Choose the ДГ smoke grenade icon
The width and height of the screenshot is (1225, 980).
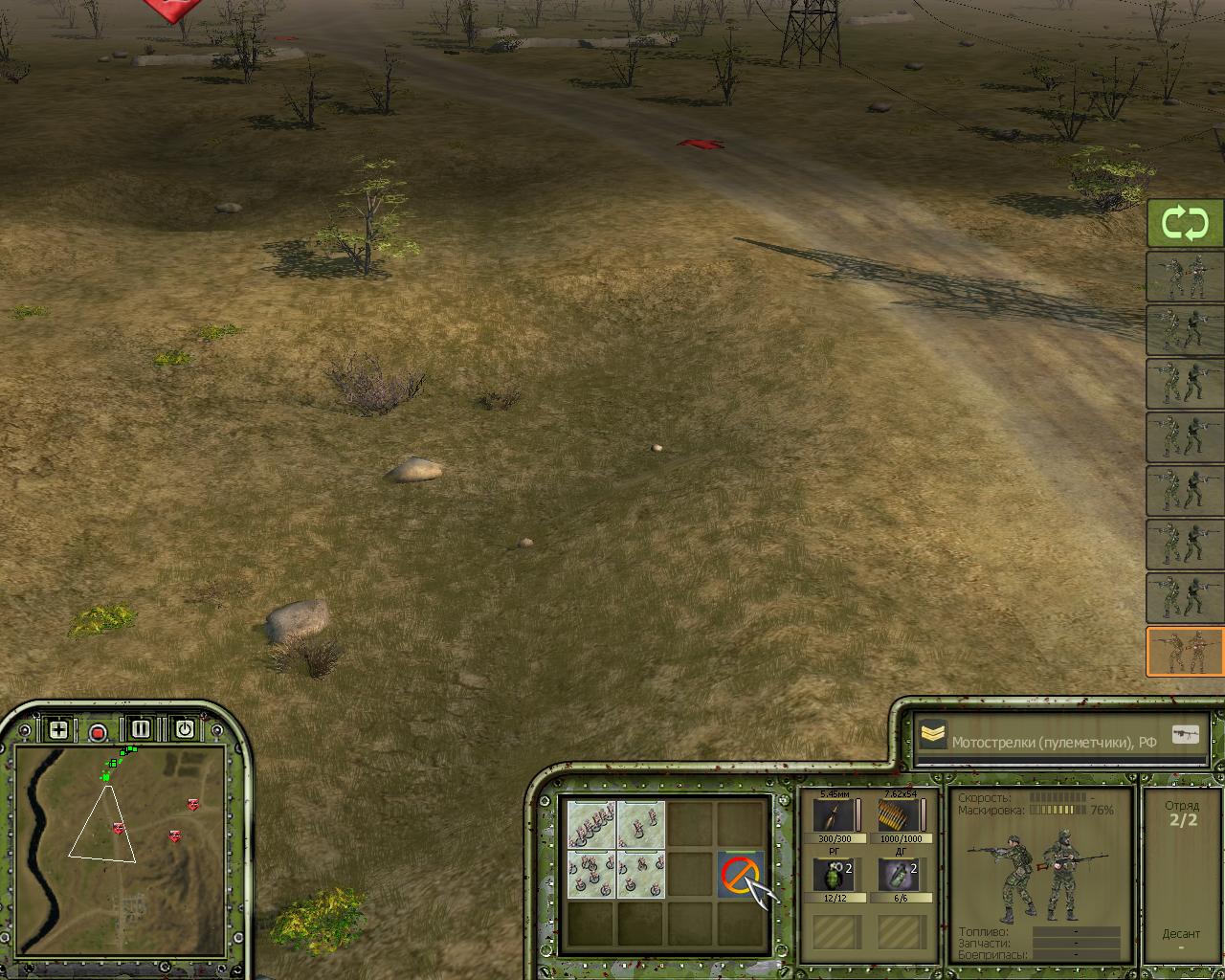pyautogui.click(x=900, y=876)
